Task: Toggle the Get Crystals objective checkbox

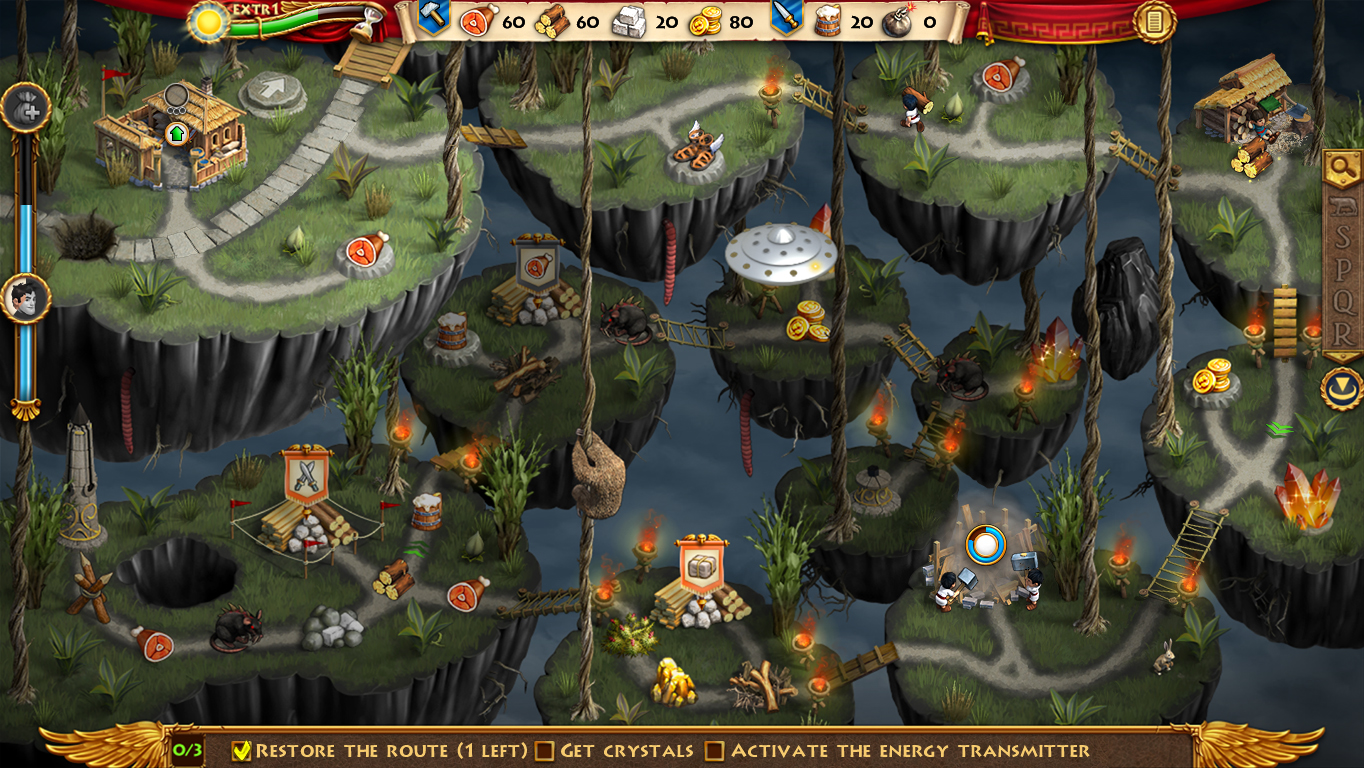Action: (x=544, y=750)
